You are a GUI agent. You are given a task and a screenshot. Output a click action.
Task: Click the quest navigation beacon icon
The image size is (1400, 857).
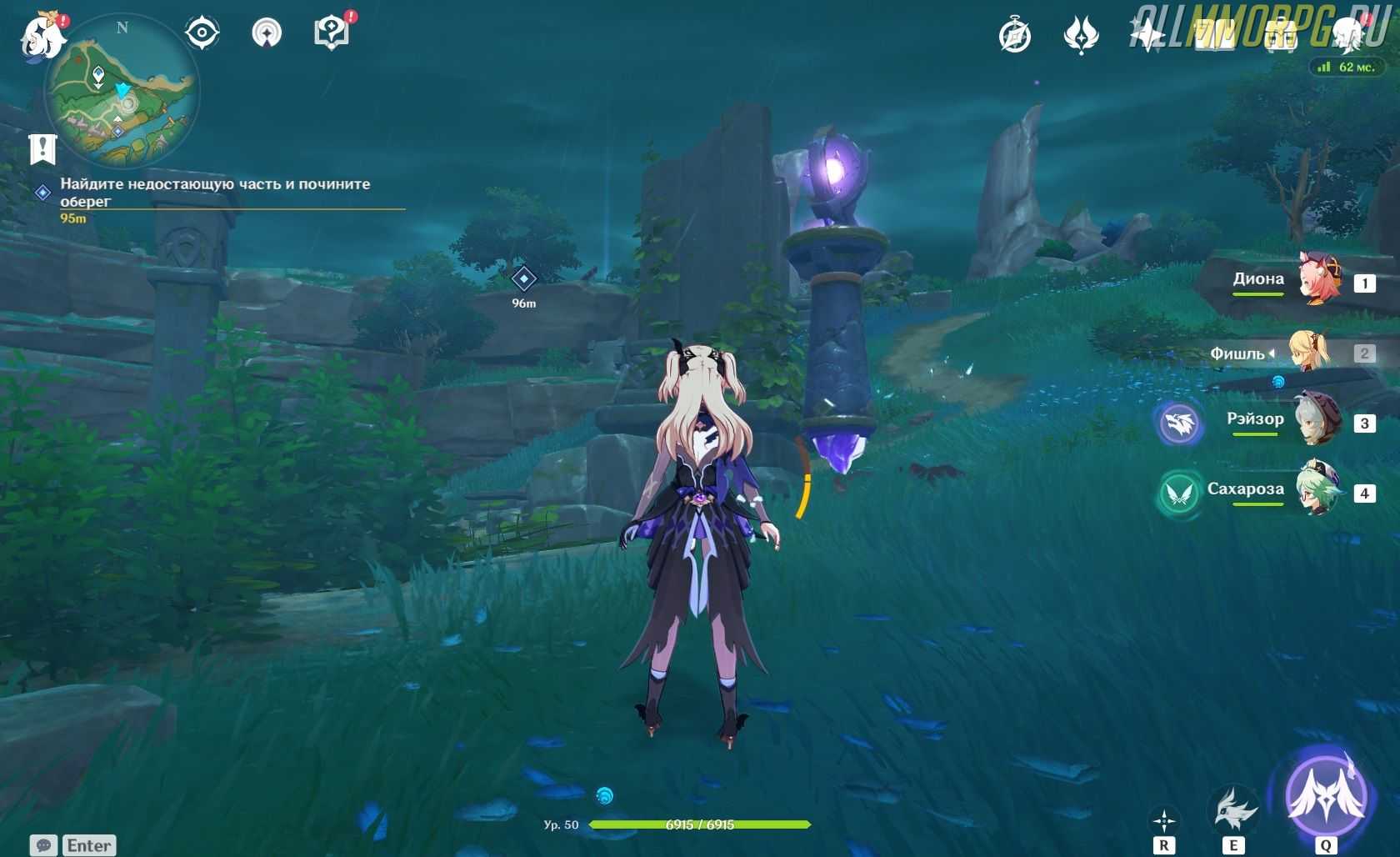pos(267,33)
